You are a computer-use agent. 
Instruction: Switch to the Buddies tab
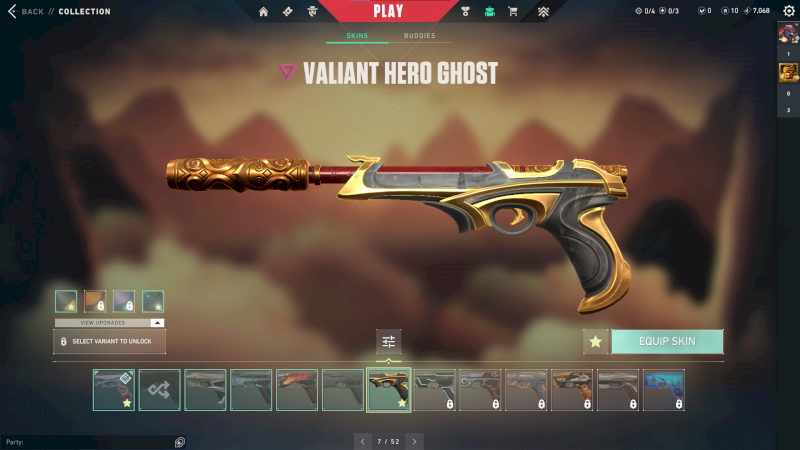(x=419, y=36)
